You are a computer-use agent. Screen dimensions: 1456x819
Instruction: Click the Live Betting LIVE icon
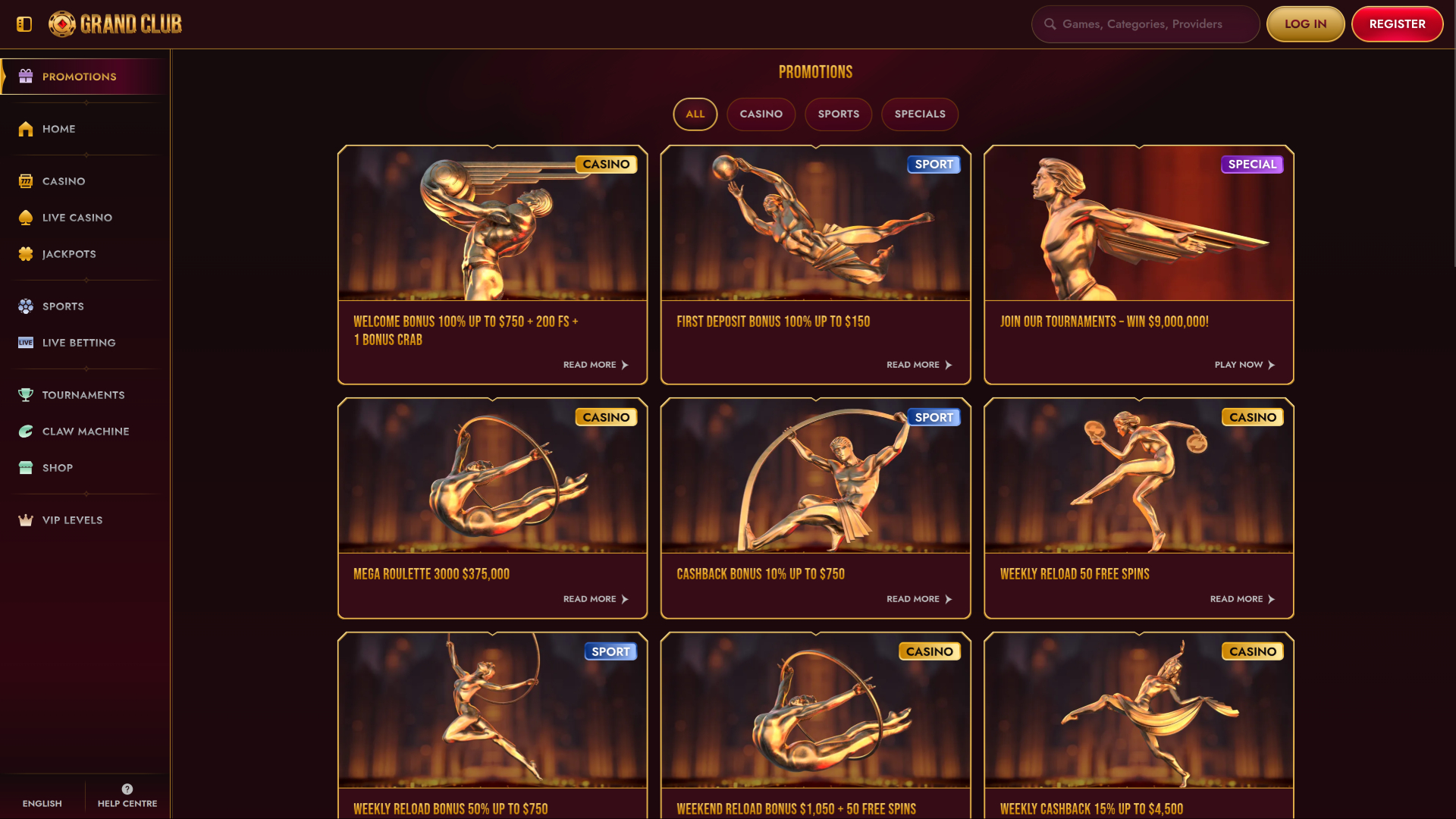(25, 342)
